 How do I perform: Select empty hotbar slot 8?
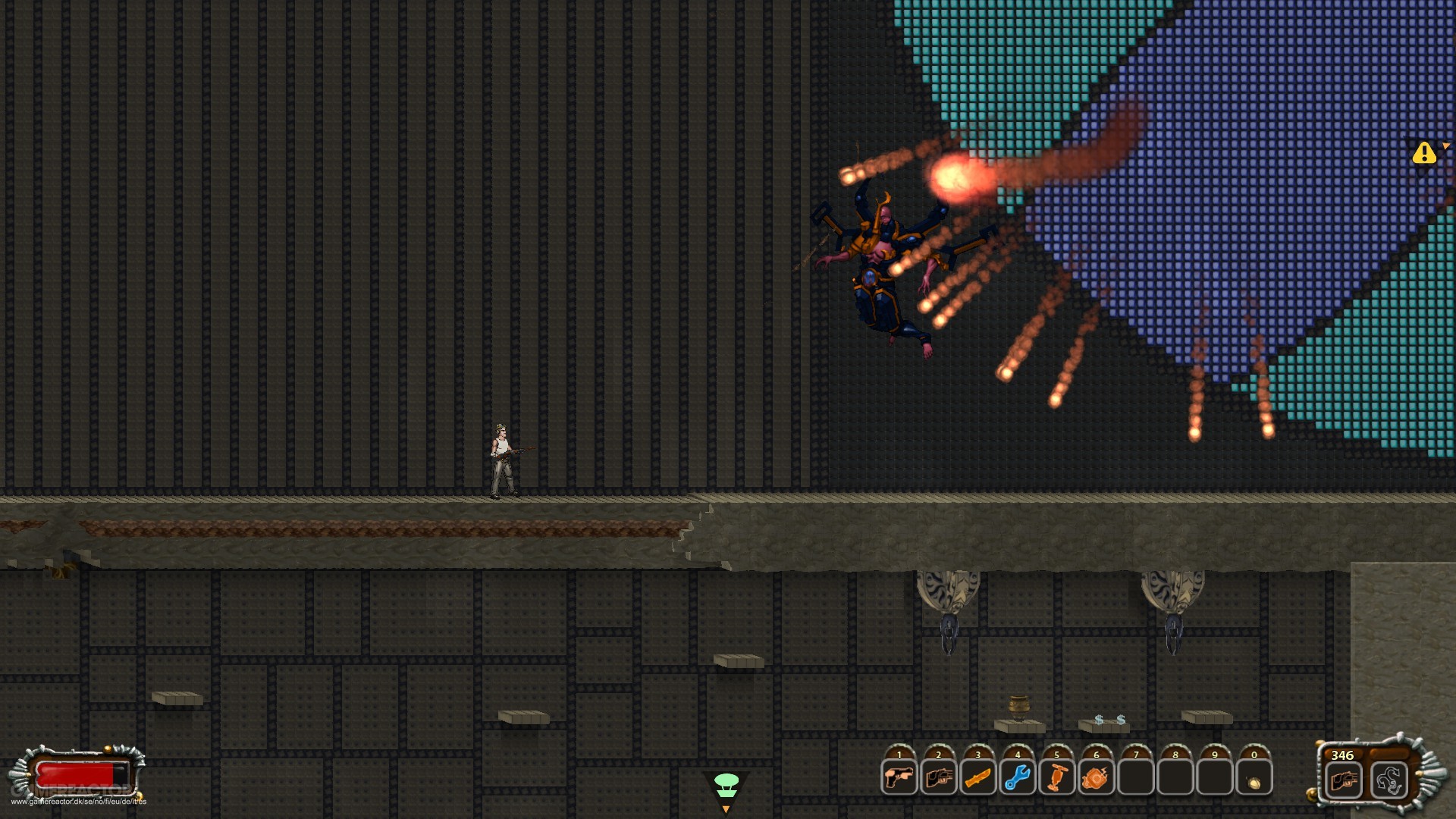[1175, 777]
